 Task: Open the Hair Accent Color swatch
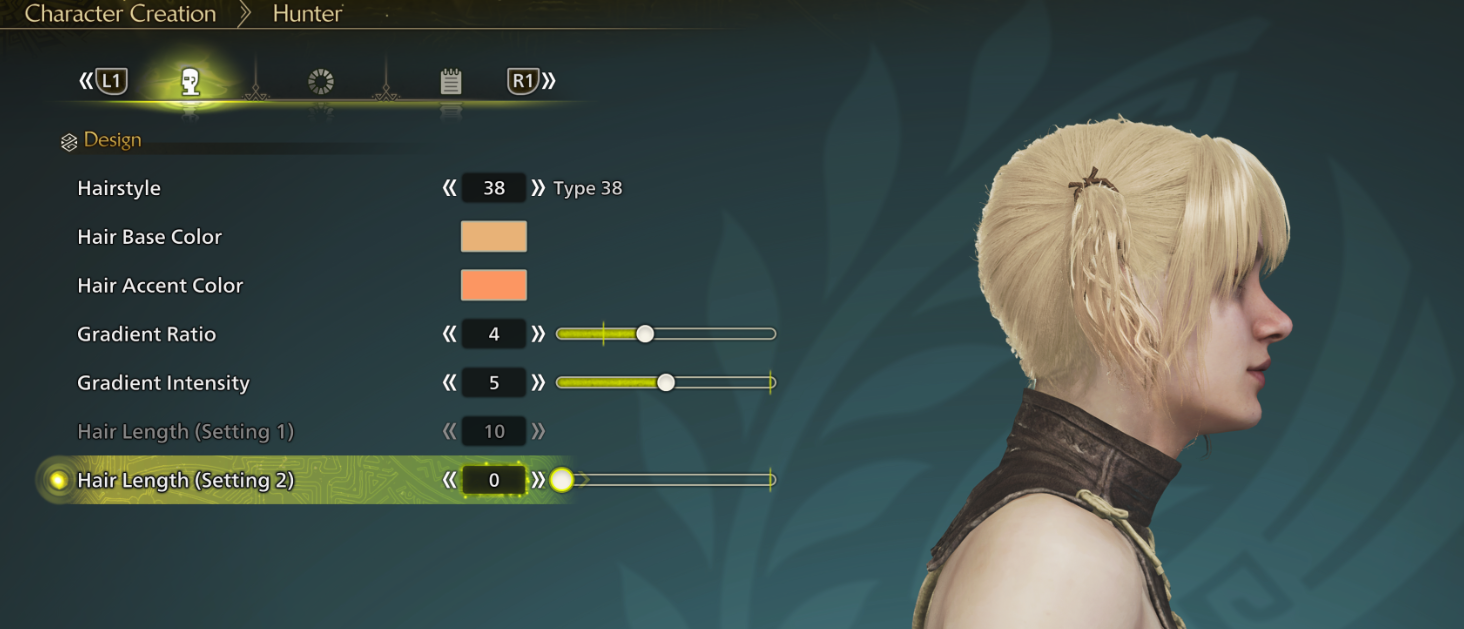493,285
